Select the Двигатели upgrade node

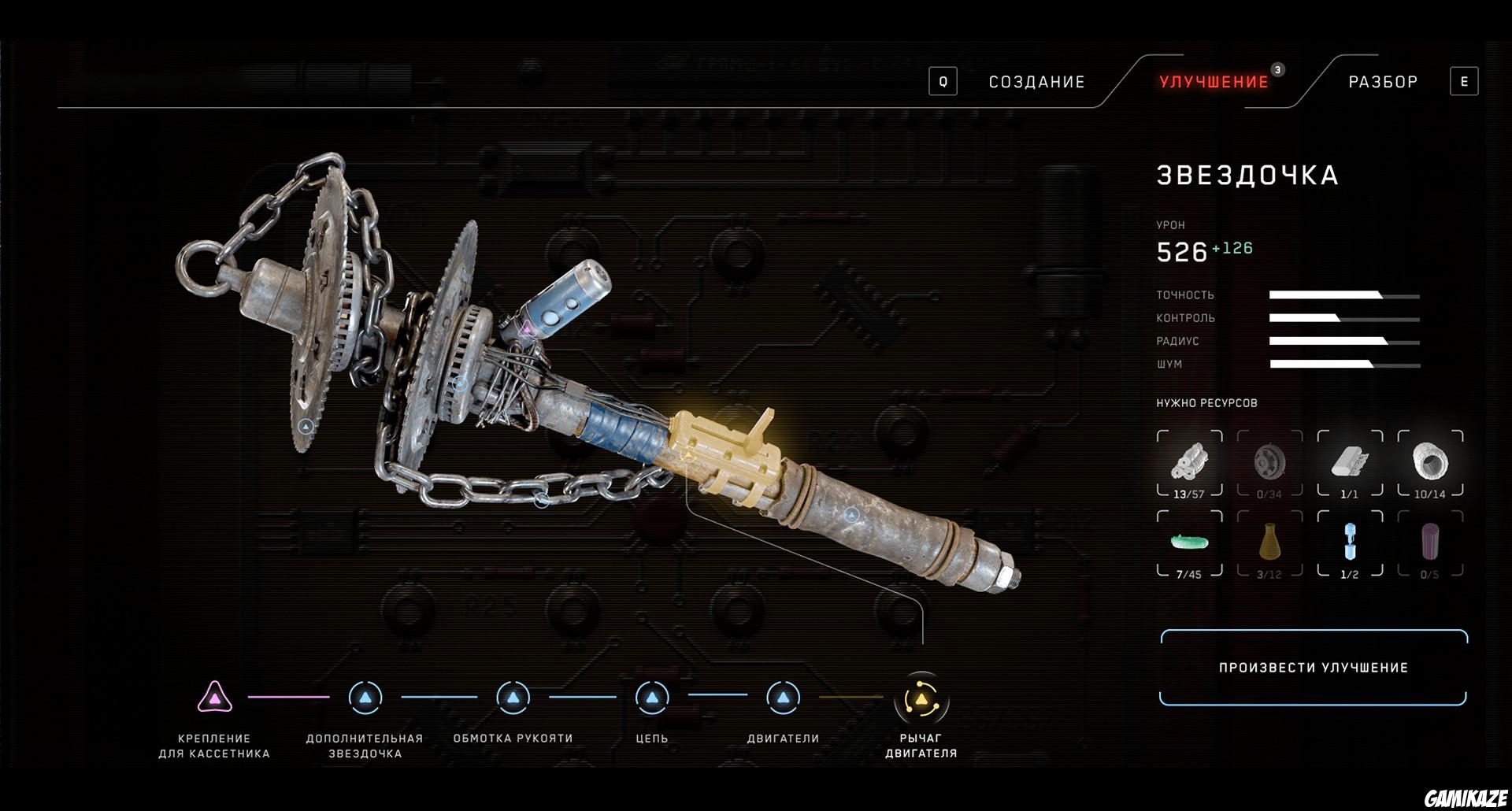(x=783, y=698)
